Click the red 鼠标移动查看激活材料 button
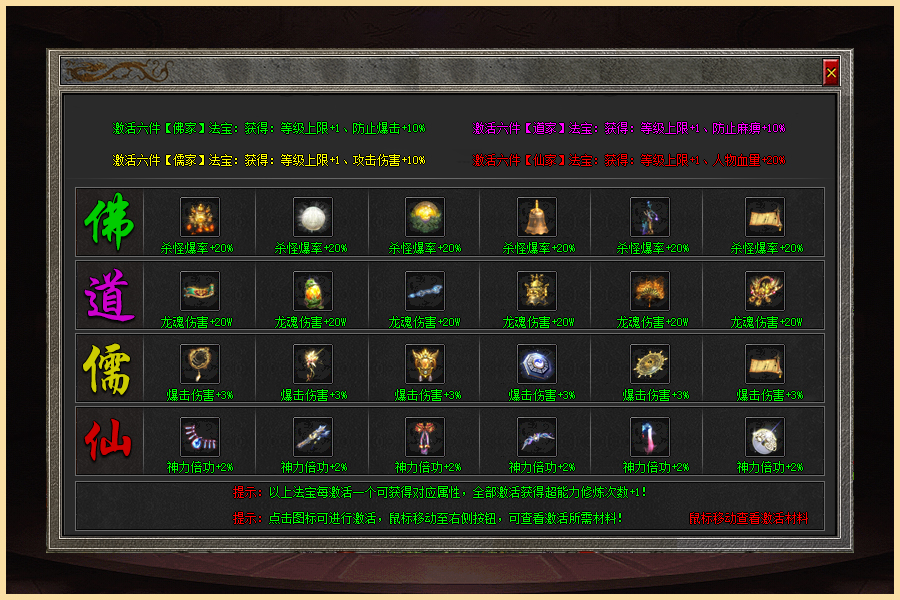Screen dimensions: 900x600 748,519
